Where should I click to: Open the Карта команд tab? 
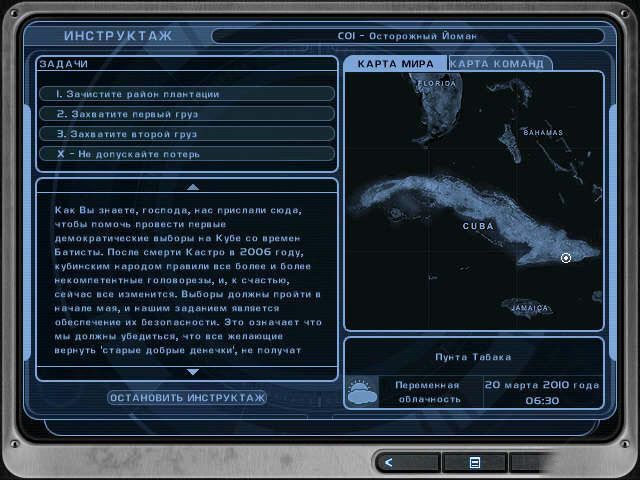pyautogui.click(x=496, y=64)
